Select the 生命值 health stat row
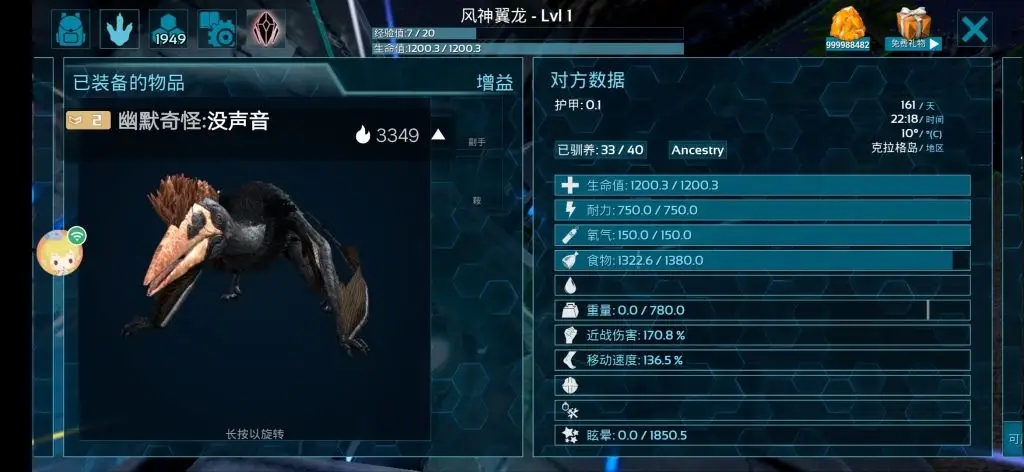This screenshot has width=1024, height=472. coord(762,185)
